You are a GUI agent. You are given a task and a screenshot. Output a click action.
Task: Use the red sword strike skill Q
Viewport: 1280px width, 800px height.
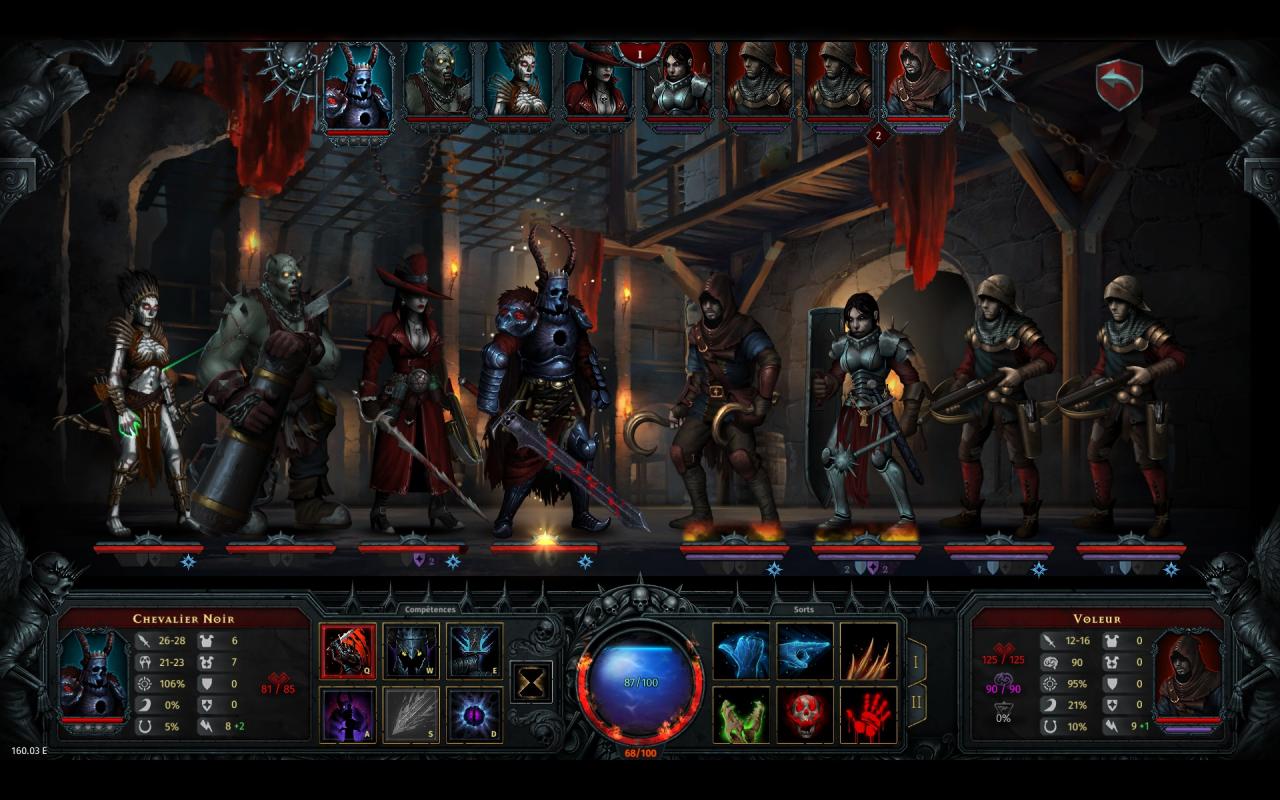[x=348, y=651]
